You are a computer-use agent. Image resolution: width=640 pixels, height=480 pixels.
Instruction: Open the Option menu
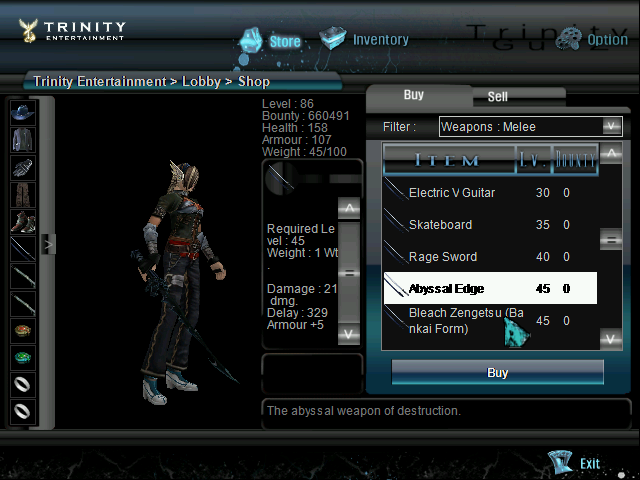[592, 40]
